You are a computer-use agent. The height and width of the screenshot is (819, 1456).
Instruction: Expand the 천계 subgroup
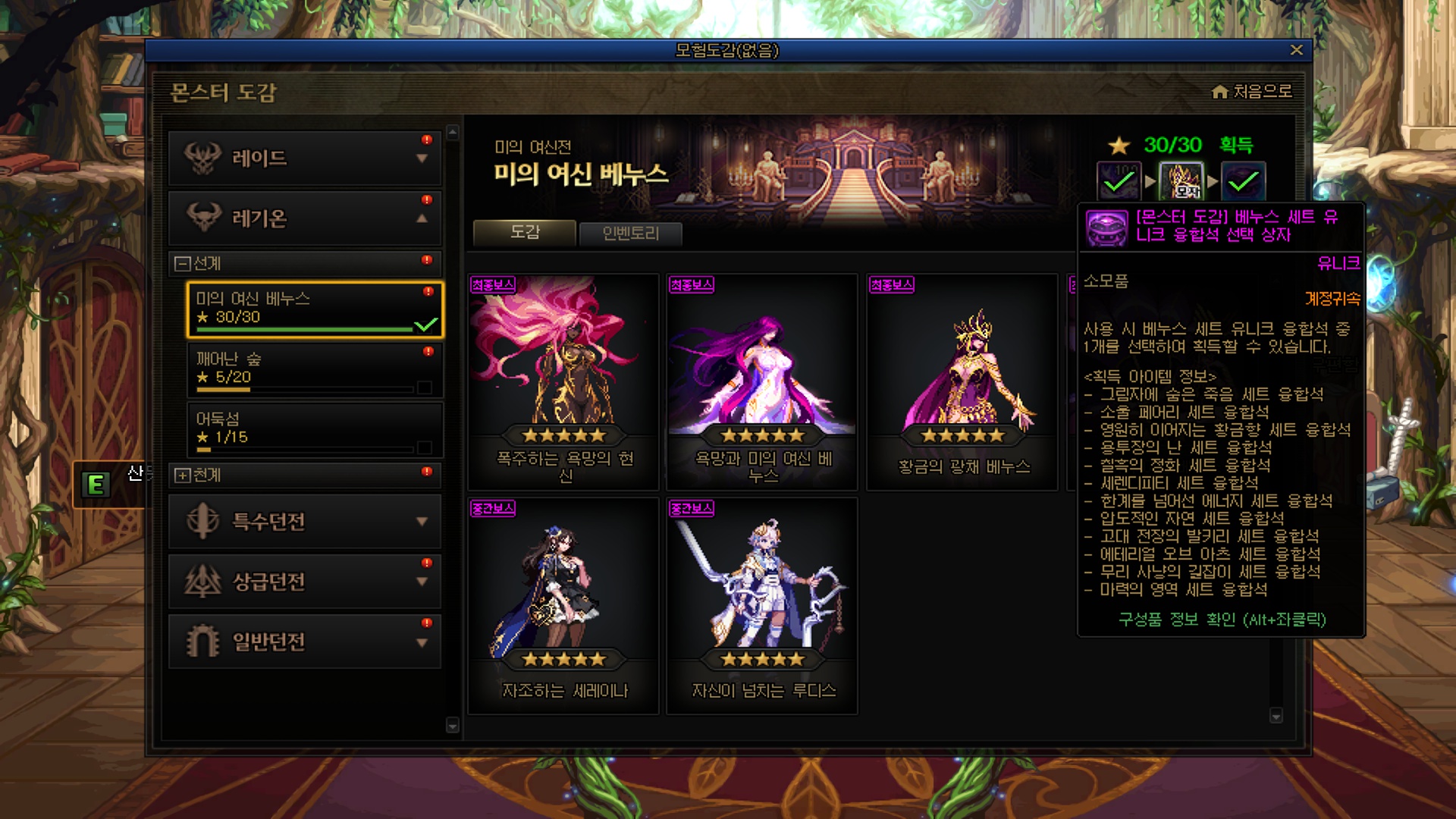tap(183, 475)
